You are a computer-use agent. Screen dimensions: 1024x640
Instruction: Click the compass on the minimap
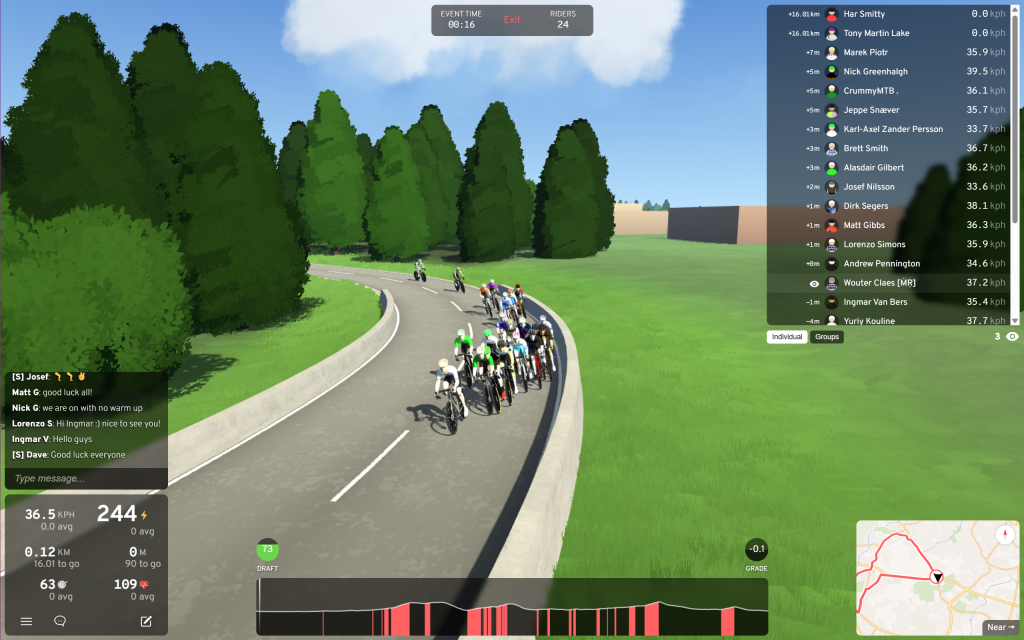(1005, 534)
